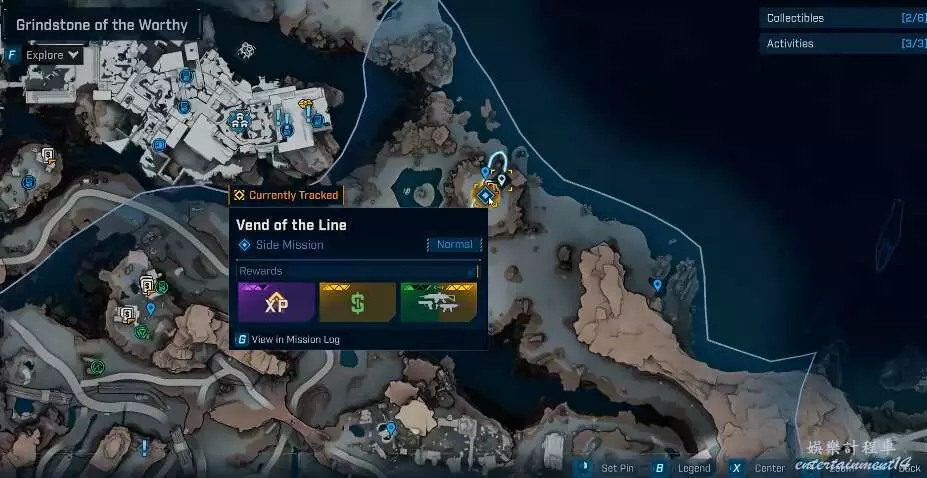Show the map Legend
The image size is (927, 478).
694,468
